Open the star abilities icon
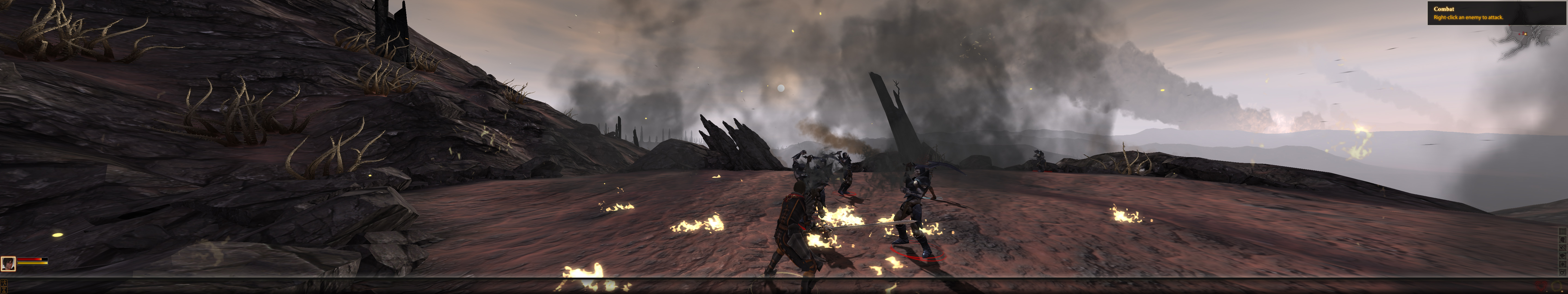1568x294 pixels. (1563, 264)
